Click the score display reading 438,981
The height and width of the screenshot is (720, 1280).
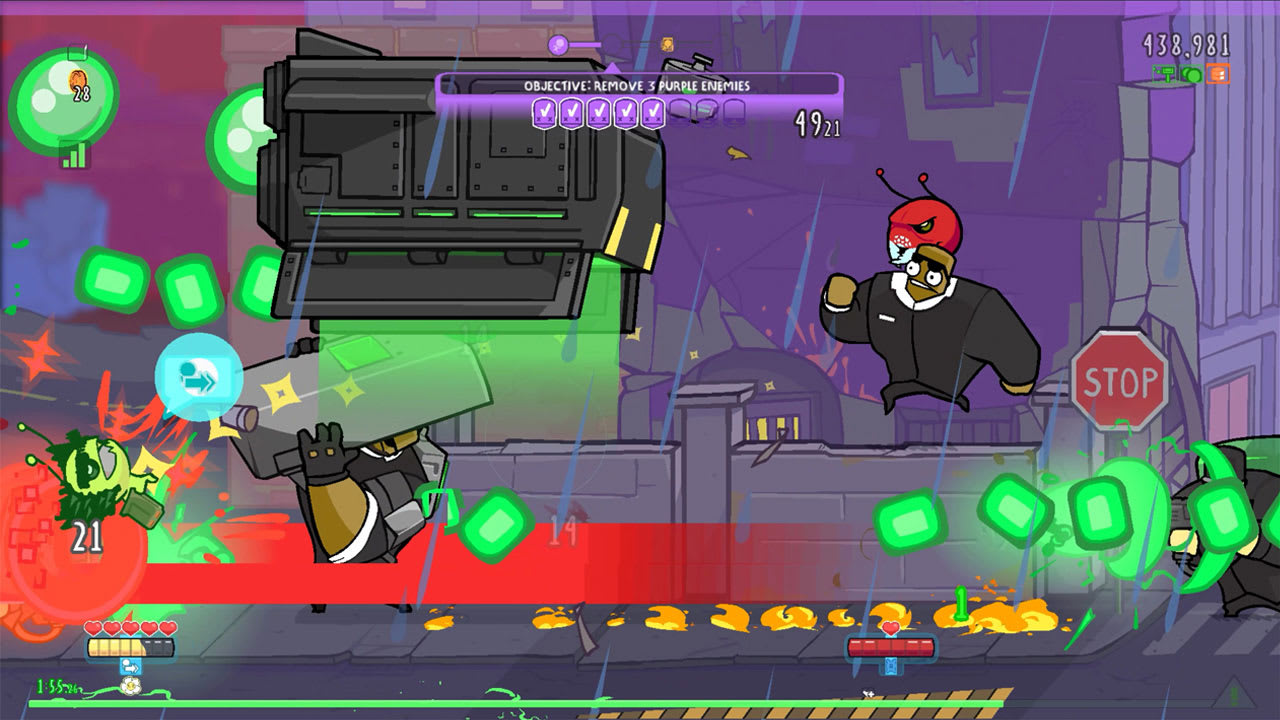[x=1186, y=44]
